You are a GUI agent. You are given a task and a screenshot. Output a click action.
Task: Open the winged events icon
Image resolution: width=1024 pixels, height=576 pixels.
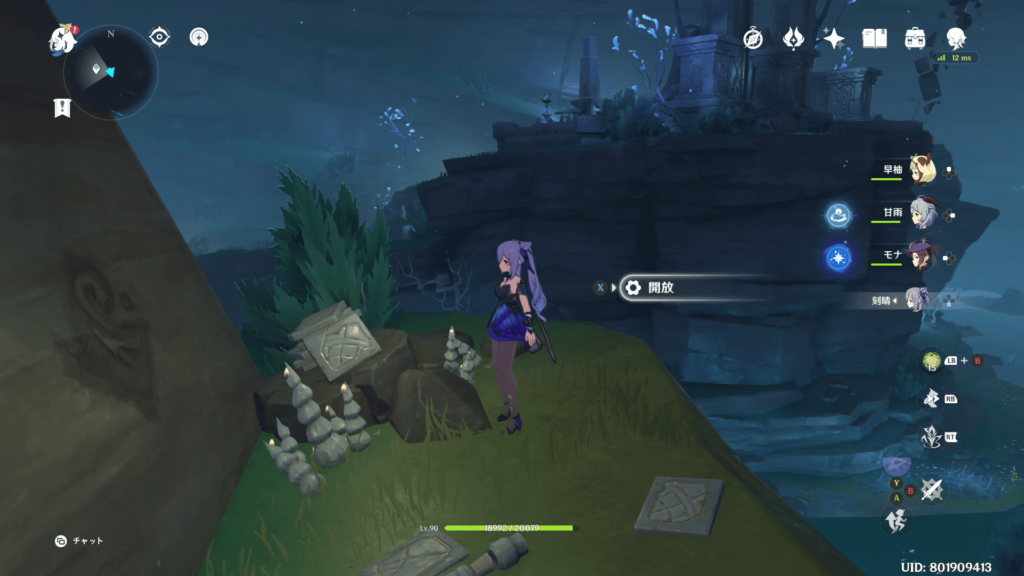793,38
